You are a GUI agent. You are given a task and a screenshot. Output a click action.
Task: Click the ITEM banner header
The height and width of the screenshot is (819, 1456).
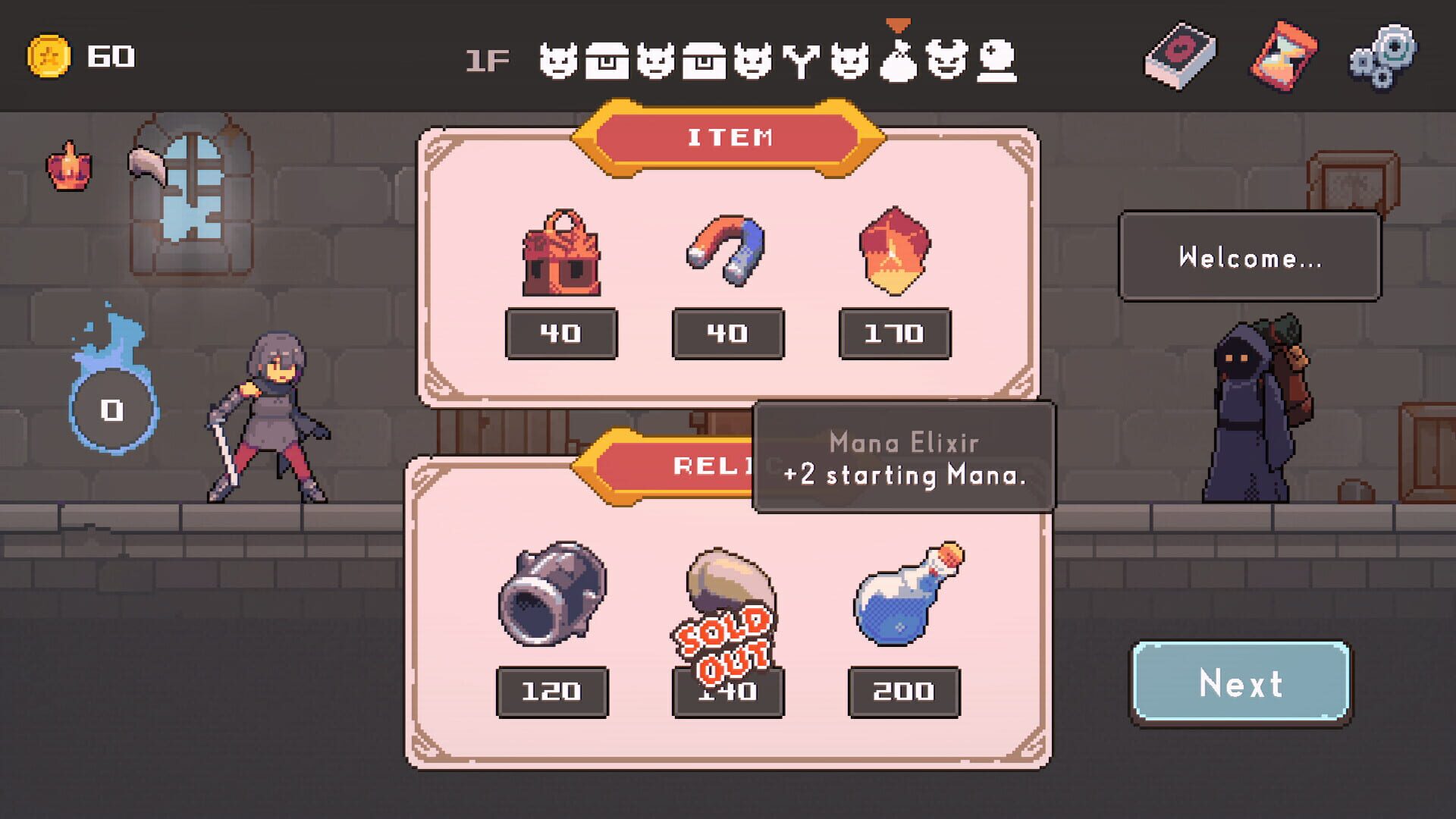tap(730, 136)
